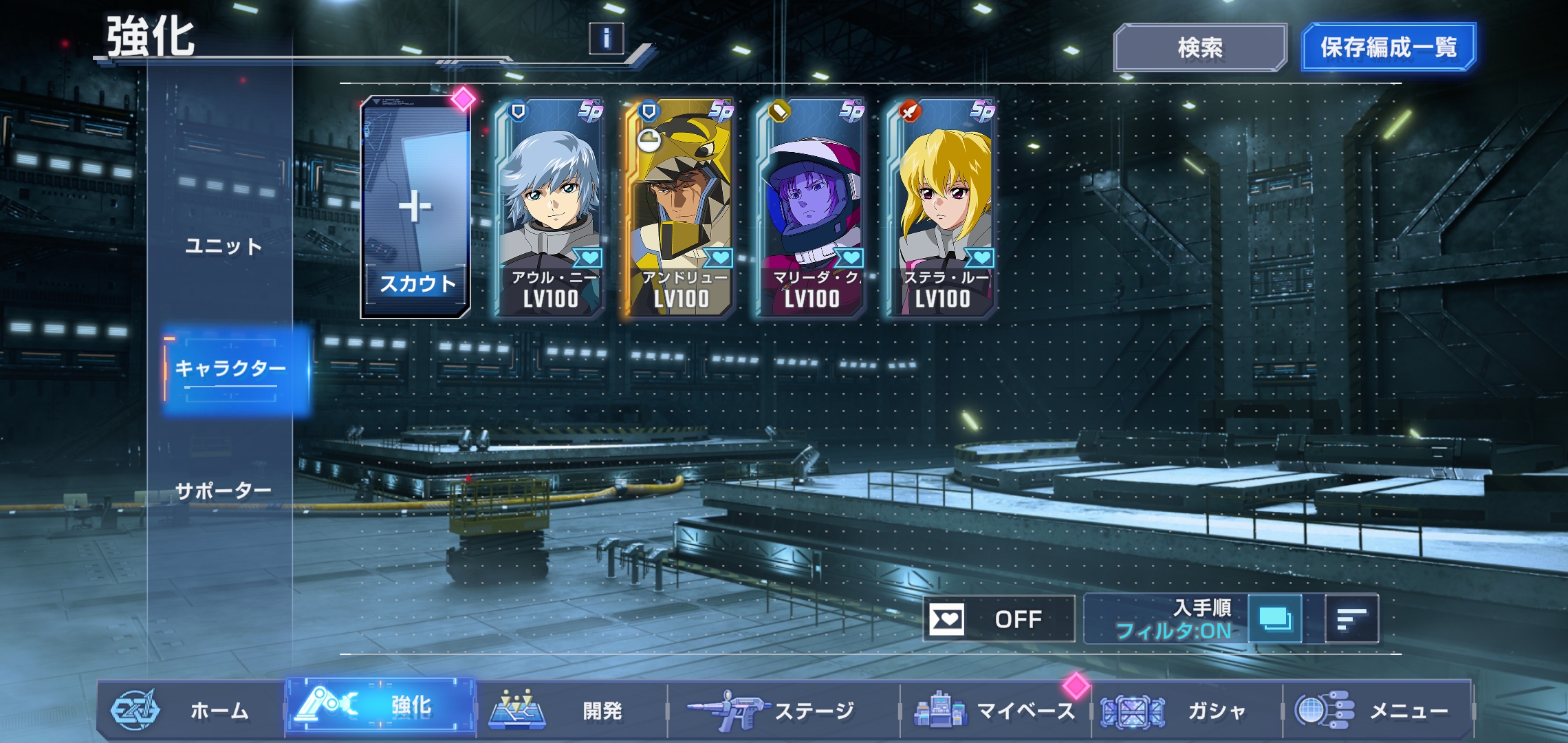Select the アンドリュー tiger-helmet character card
The image size is (1568, 743).
679,208
